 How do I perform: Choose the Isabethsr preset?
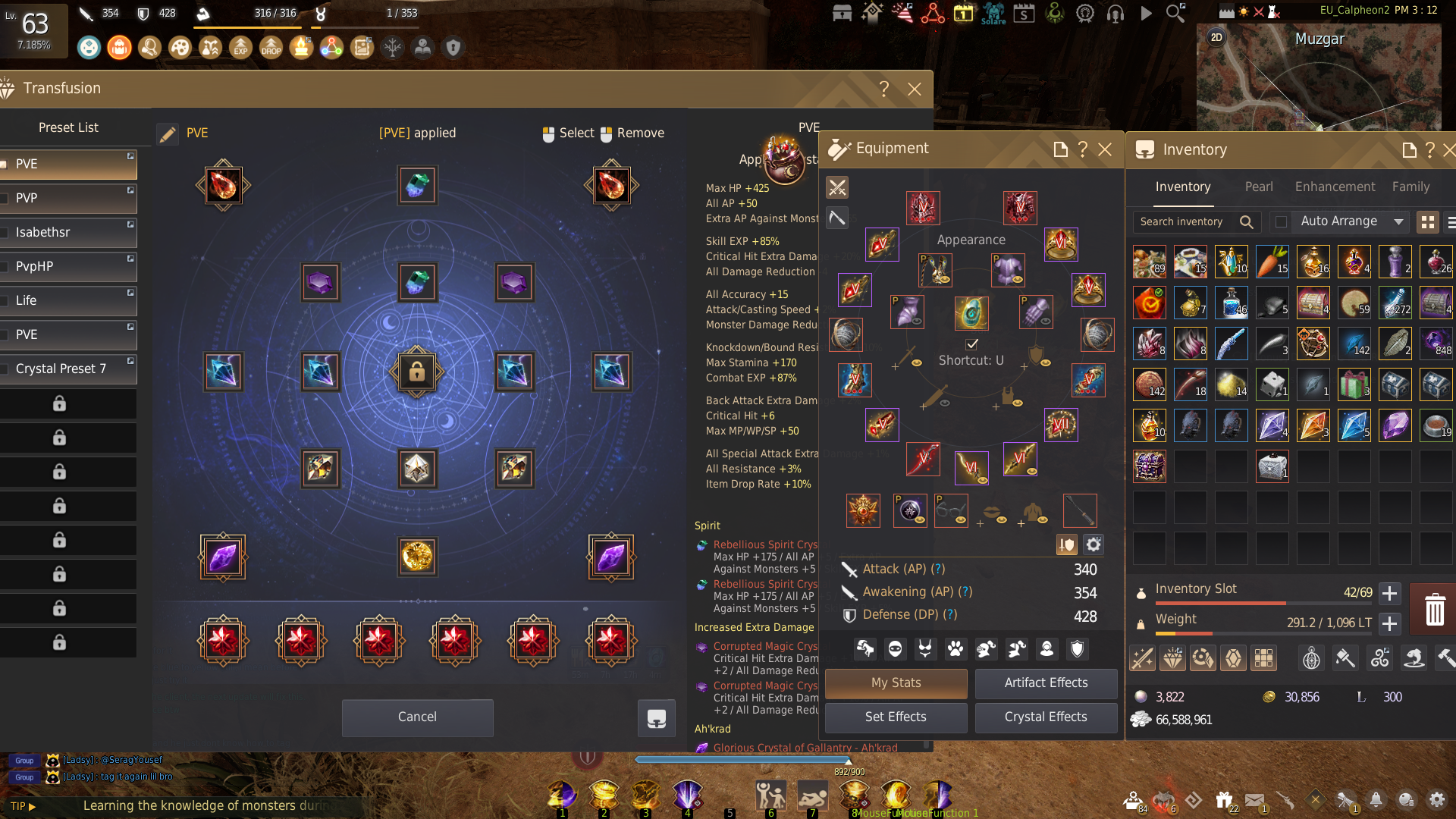click(68, 232)
